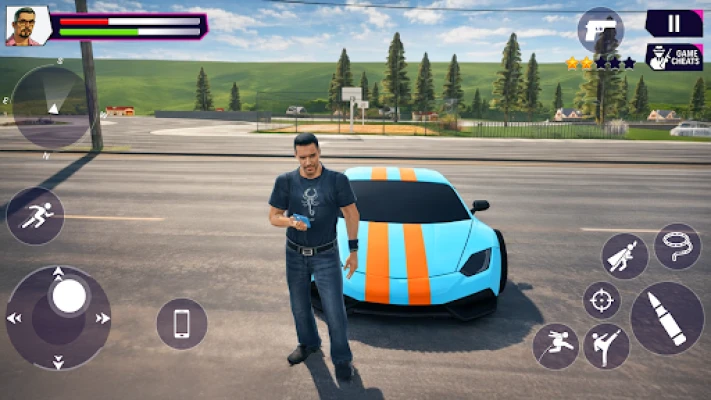Tap the pistol weapon icon
The image size is (711, 400).
(x=600, y=27)
